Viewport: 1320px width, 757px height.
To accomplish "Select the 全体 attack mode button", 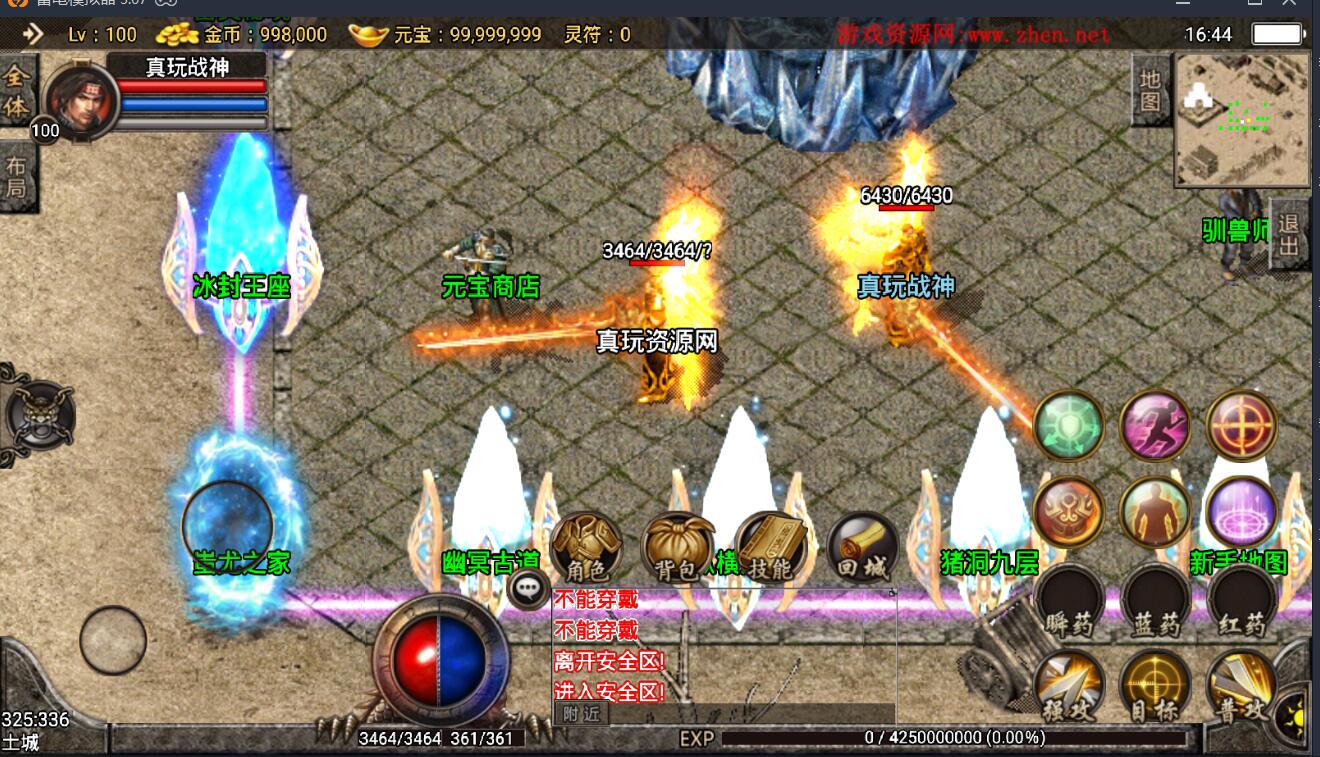I will pos(16,90).
